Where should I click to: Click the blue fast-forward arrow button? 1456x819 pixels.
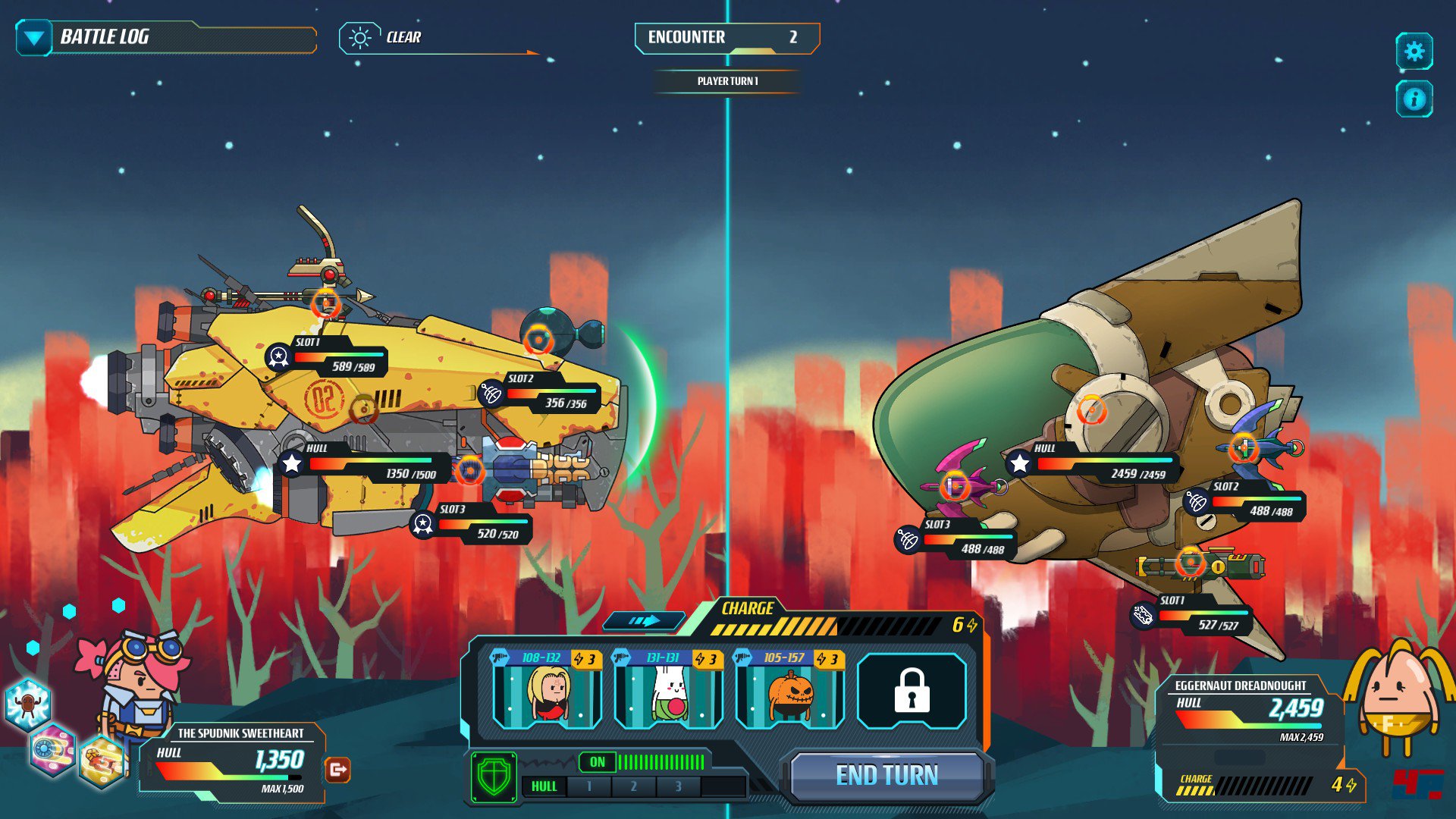[644, 621]
